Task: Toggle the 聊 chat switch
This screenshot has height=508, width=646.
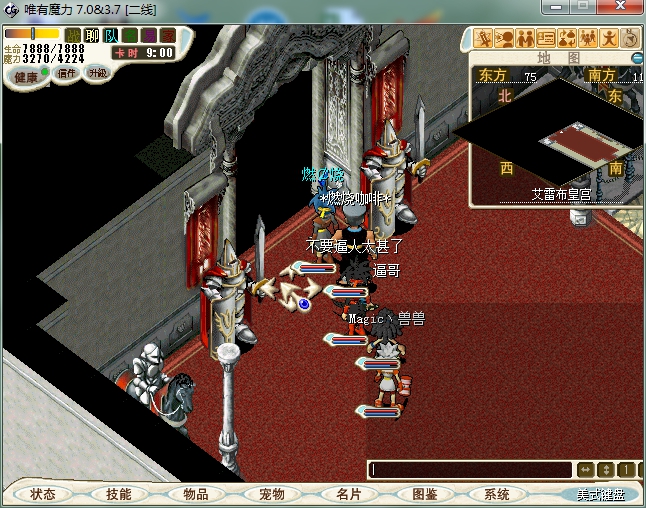Action: pyautogui.click(x=92, y=36)
